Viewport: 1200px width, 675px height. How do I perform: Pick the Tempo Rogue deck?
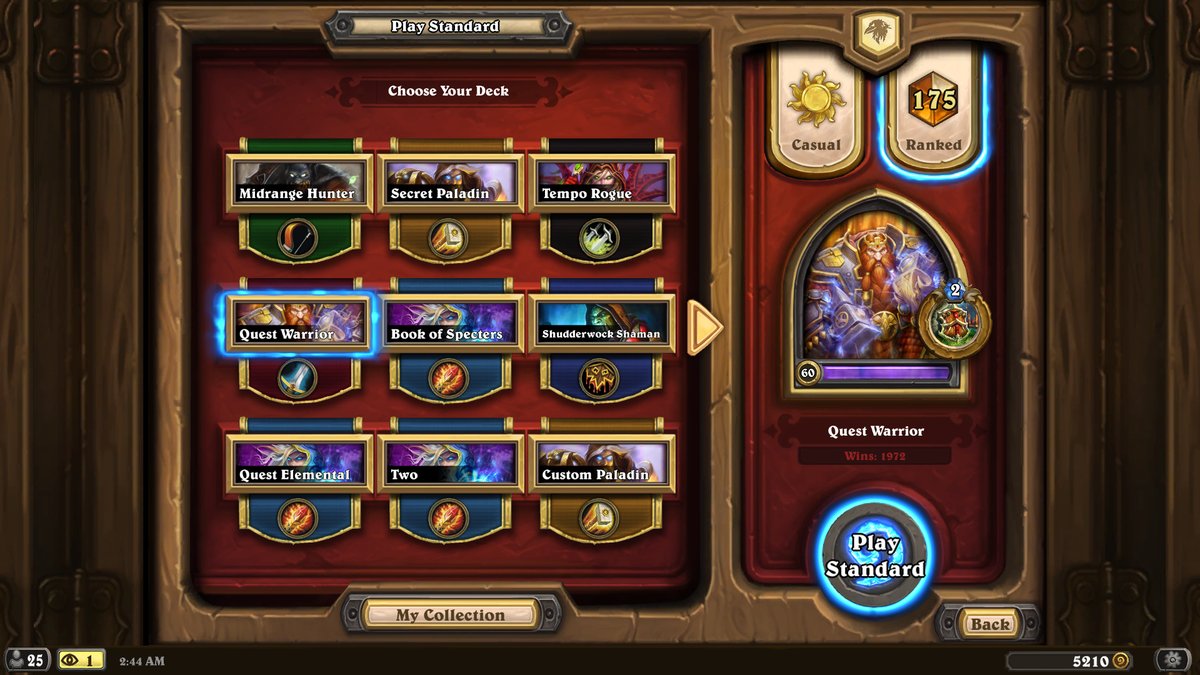point(600,183)
